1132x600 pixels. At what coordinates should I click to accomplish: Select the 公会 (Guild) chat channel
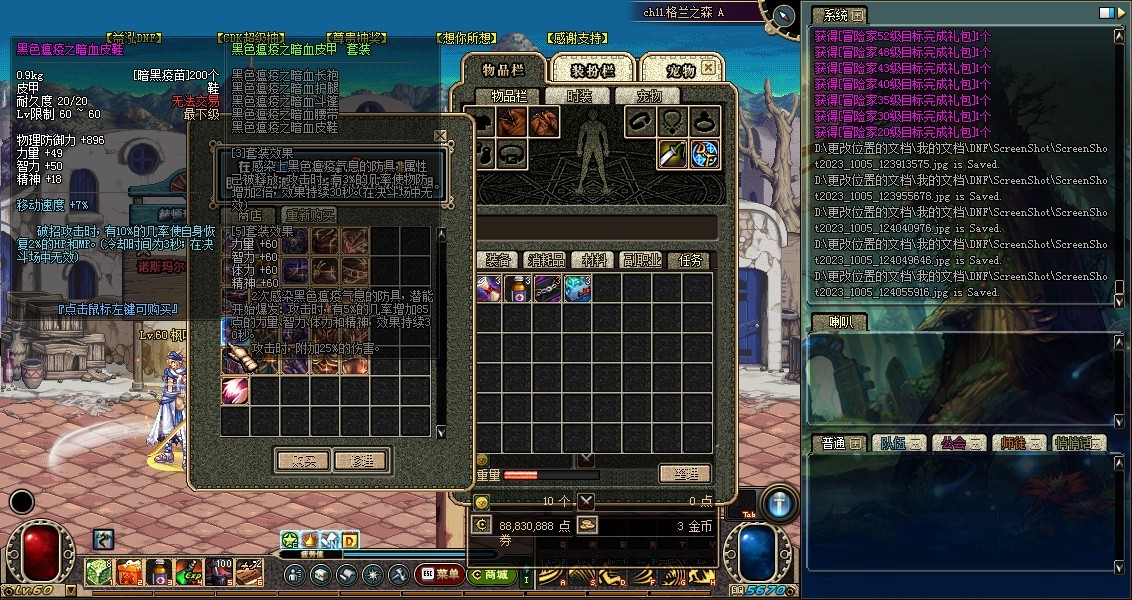pyautogui.click(x=955, y=443)
